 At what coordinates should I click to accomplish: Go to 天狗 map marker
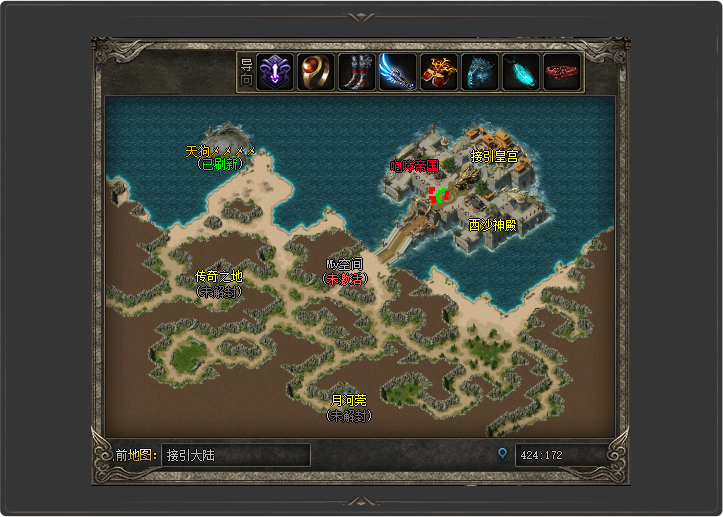(x=220, y=152)
